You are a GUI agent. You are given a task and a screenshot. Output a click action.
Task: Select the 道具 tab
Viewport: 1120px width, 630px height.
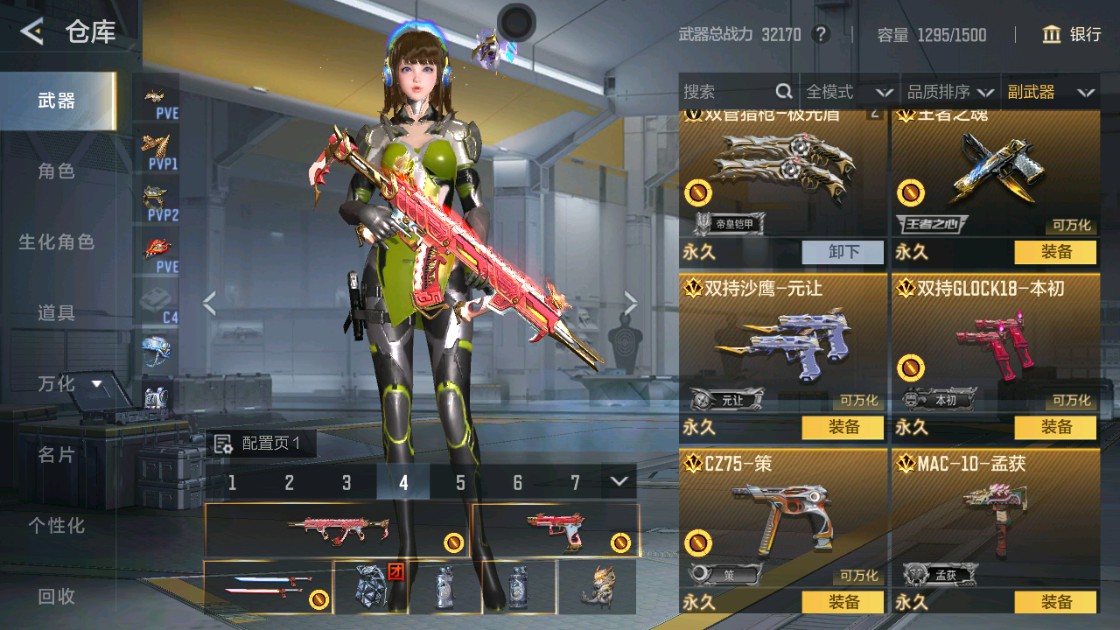[56, 313]
